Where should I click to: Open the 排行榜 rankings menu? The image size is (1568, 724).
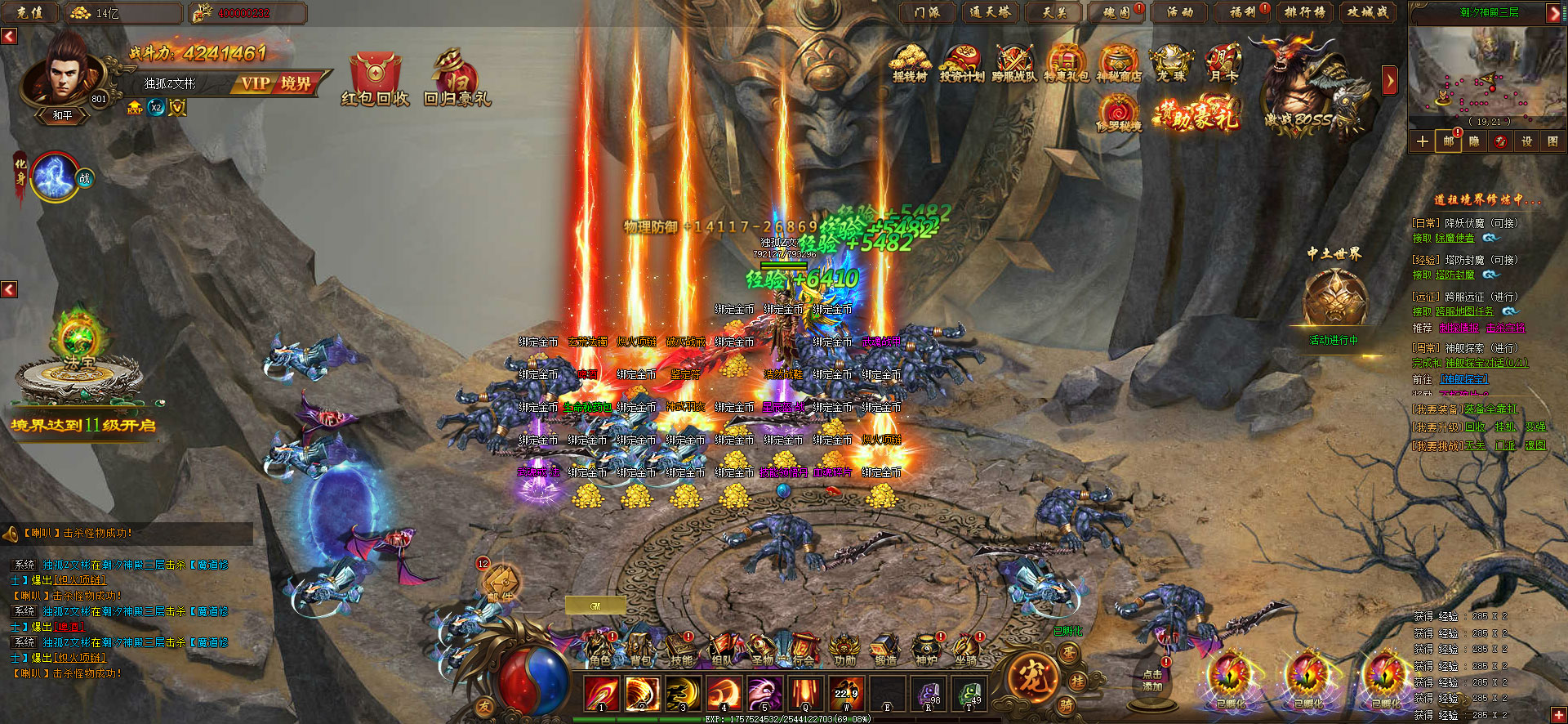[x=1304, y=12]
